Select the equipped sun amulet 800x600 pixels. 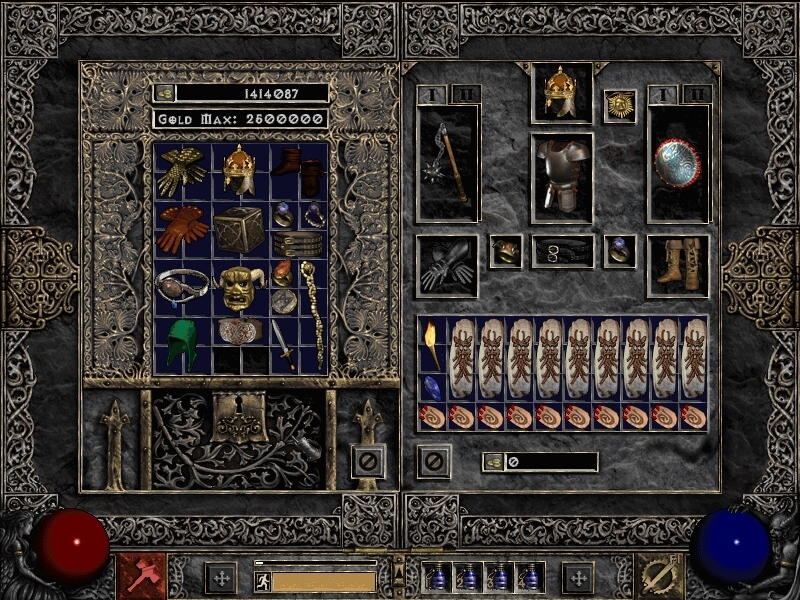coord(619,106)
